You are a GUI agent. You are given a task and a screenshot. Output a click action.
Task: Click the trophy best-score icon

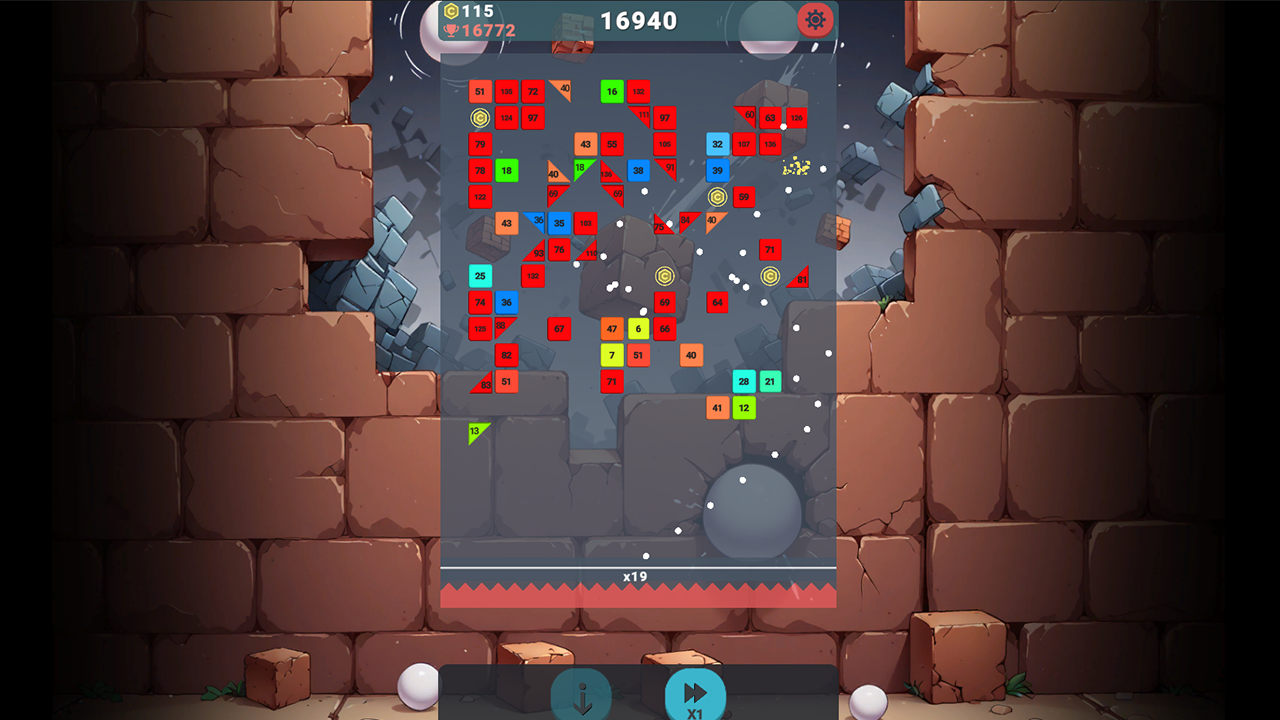click(x=452, y=30)
